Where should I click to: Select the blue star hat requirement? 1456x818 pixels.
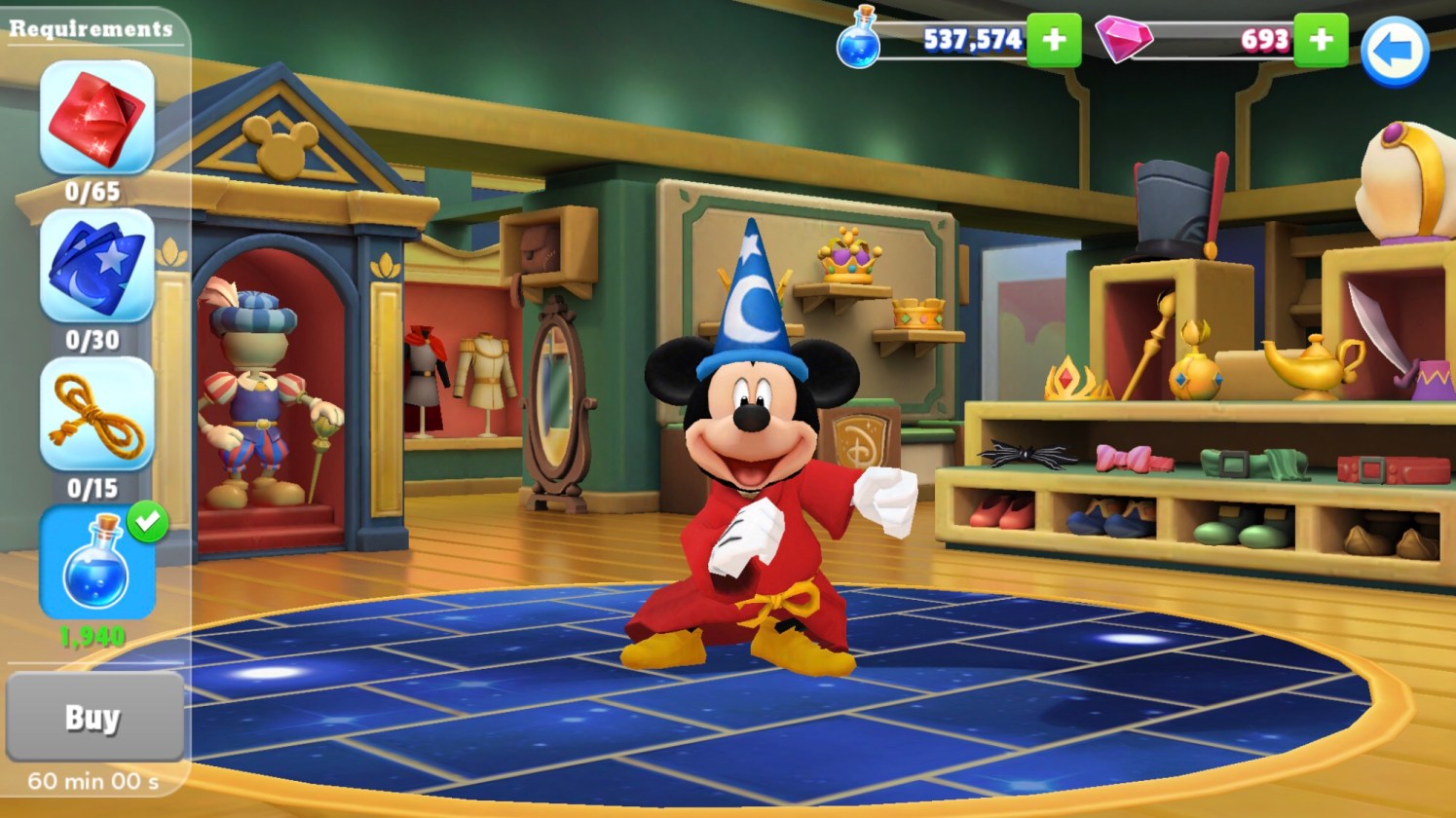coord(96,266)
